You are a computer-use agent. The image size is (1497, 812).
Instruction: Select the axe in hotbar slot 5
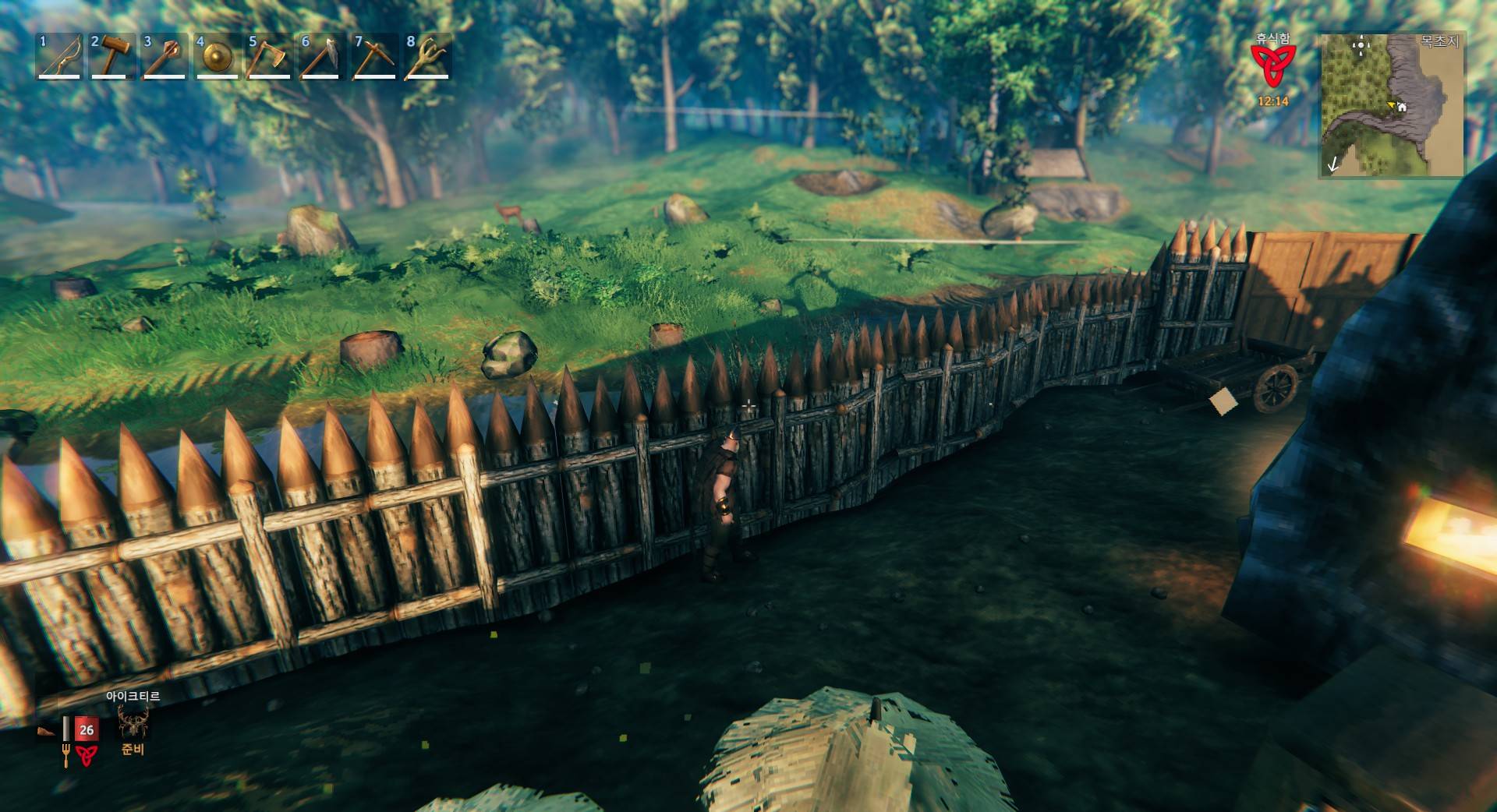pos(269,56)
